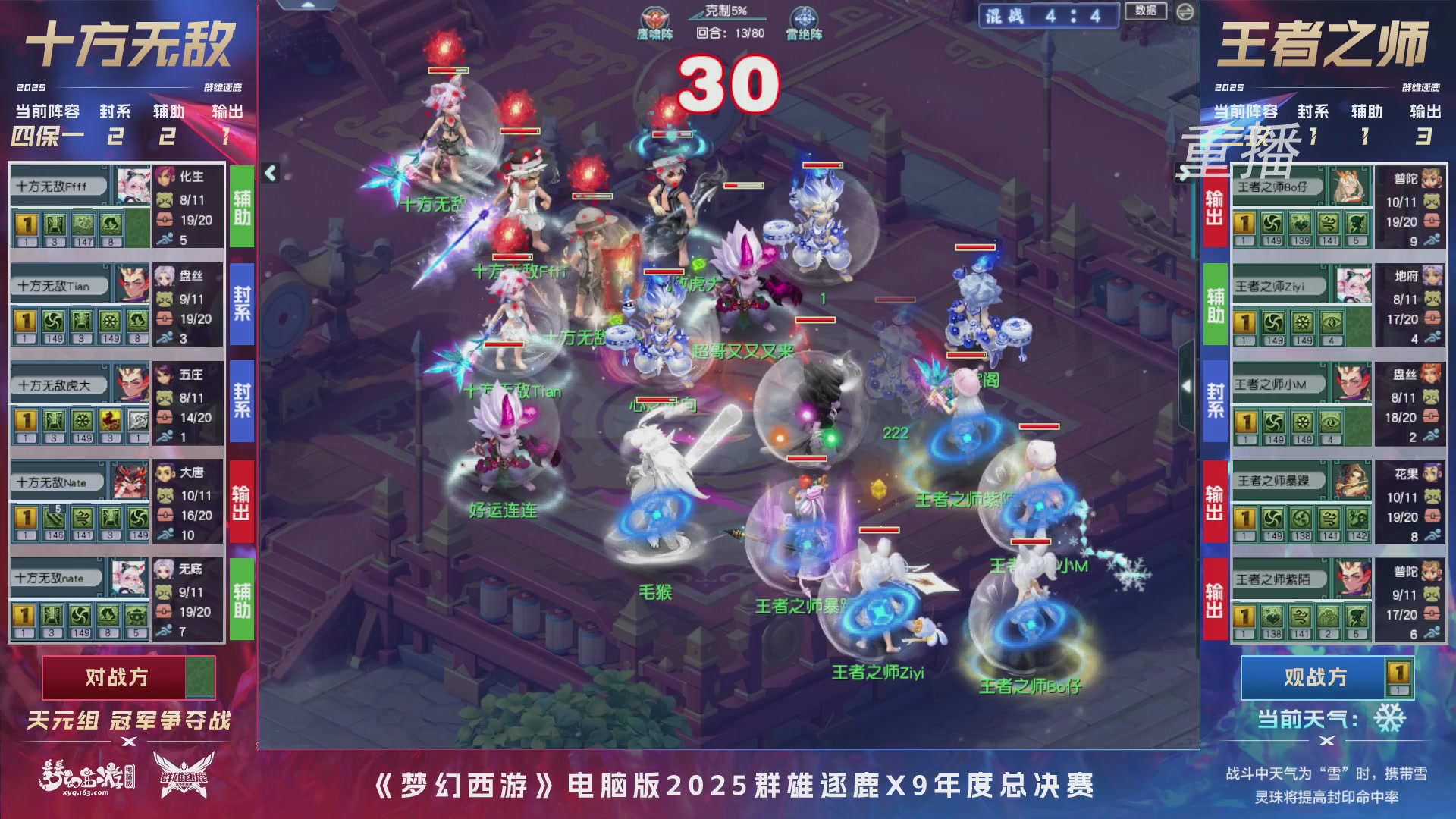Image resolution: width=1456 pixels, height=819 pixels.
Task: Switch to the 封系 section on the left panel
Action: (115, 111)
